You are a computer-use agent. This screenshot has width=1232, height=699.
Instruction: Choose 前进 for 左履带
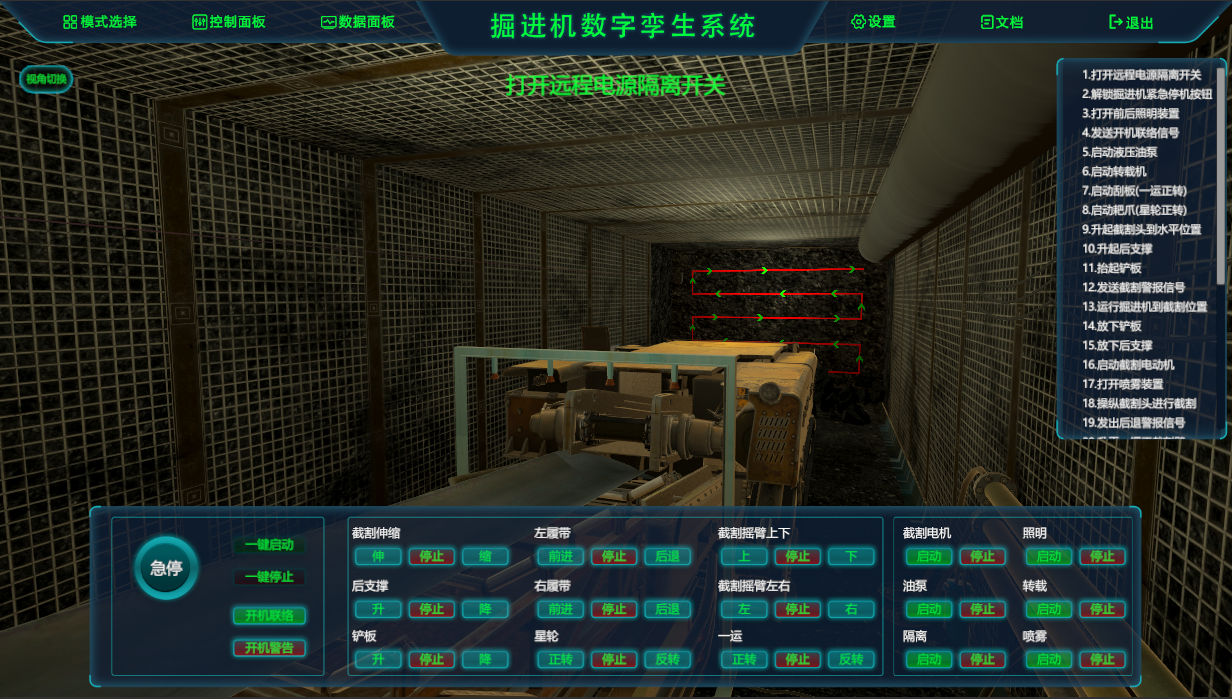561,557
